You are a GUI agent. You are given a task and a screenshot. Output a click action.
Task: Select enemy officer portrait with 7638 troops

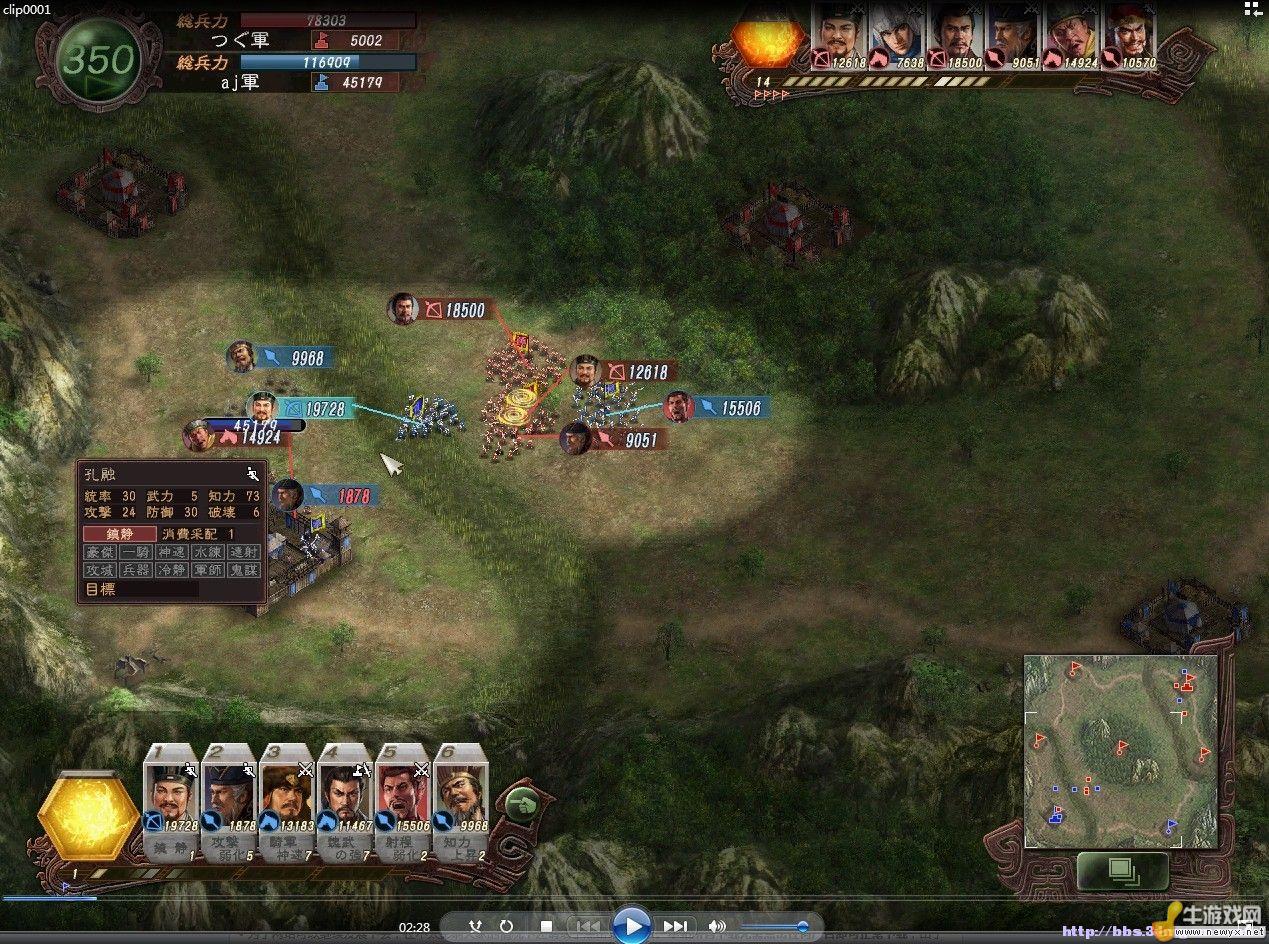click(x=896, y=37)
